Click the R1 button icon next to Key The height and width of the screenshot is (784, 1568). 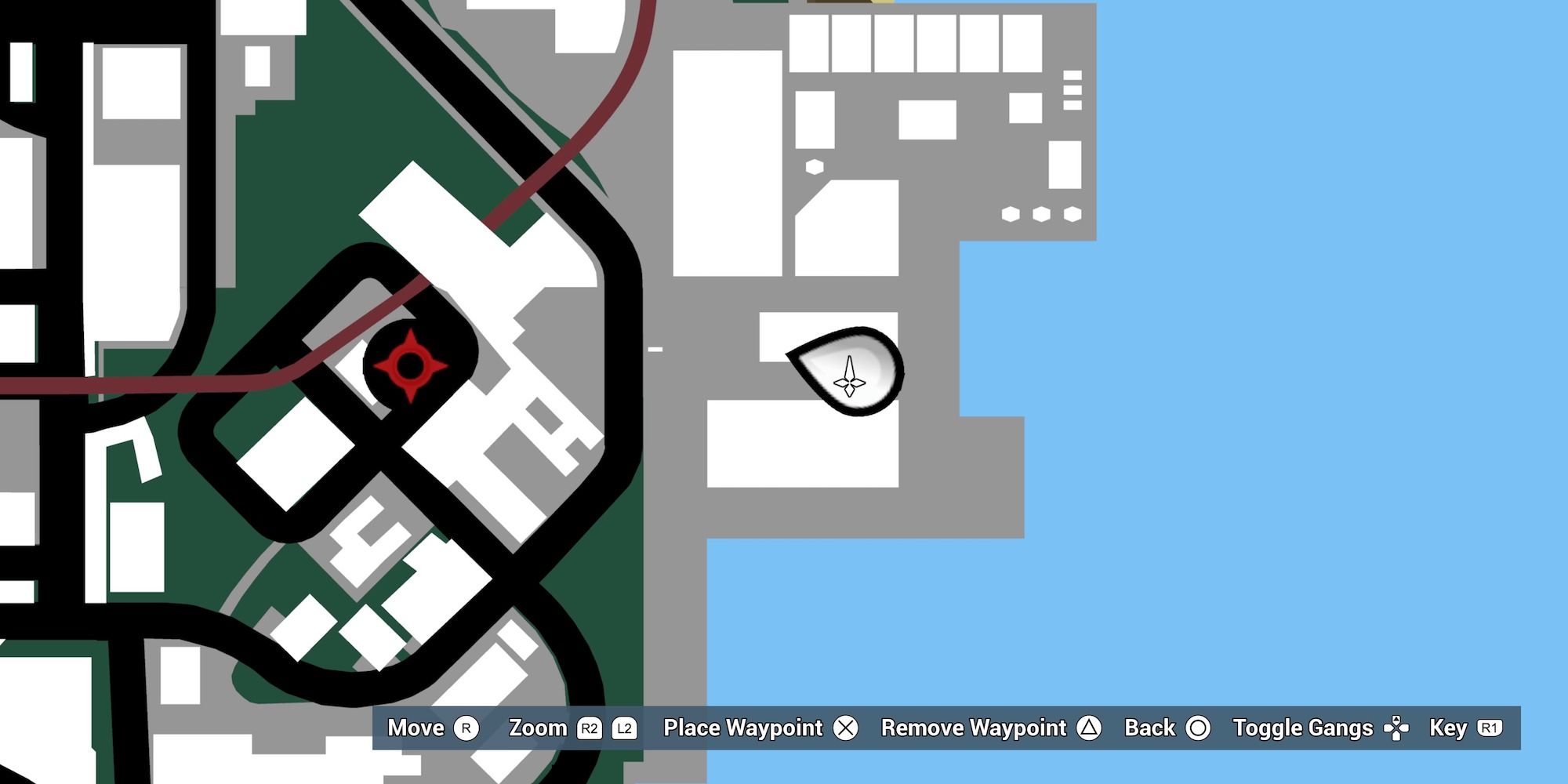(x=1490, y=728)
